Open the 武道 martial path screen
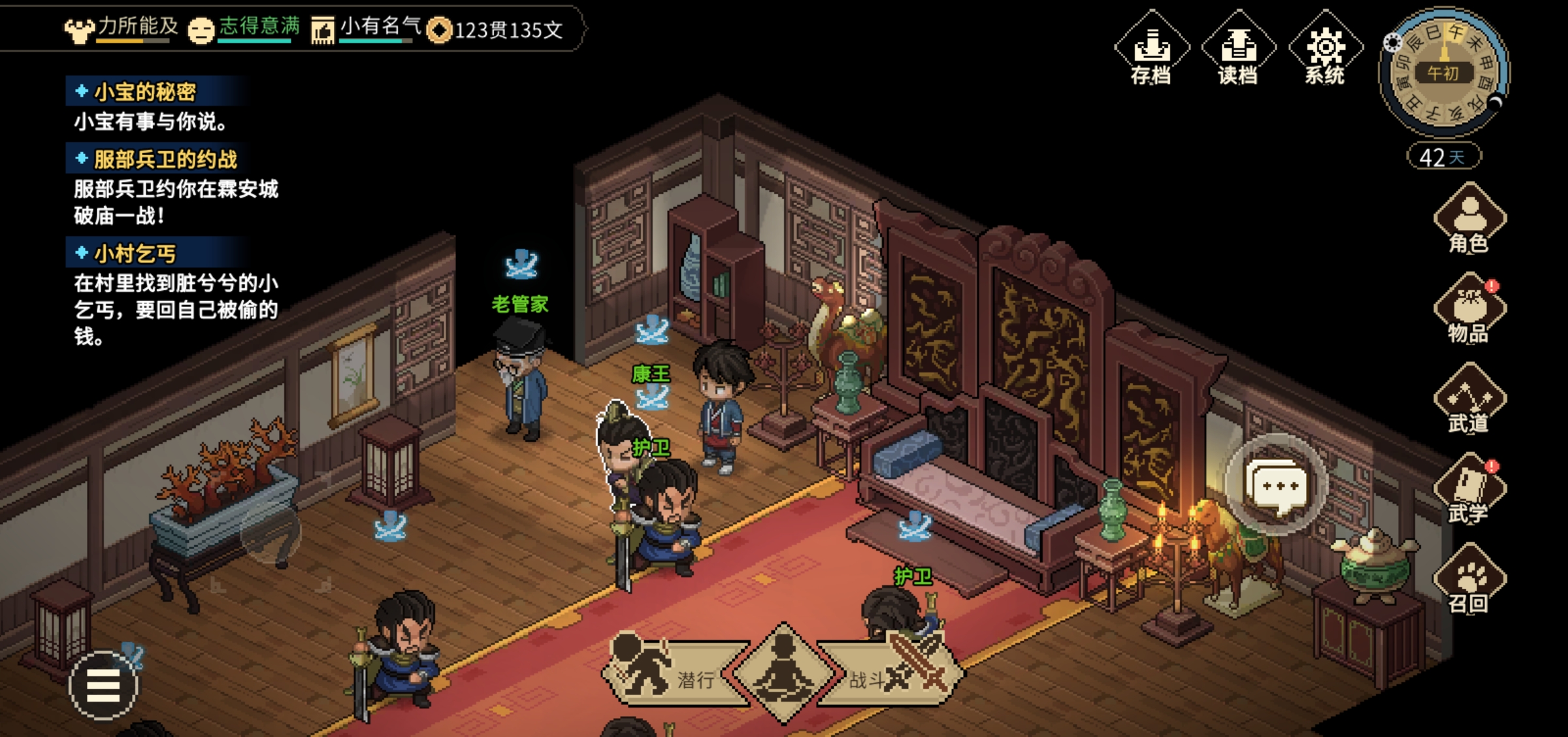Image resolution: width=1568 pixels, height=737 pixels. [x=1469, y=400]
